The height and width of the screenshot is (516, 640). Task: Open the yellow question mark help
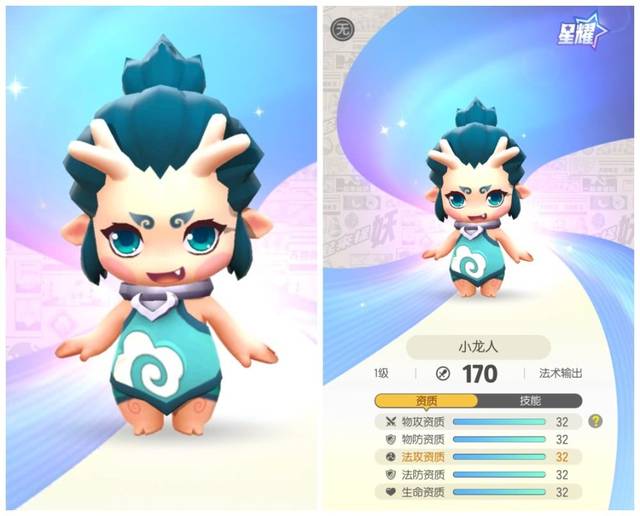(x=596, y=421)
